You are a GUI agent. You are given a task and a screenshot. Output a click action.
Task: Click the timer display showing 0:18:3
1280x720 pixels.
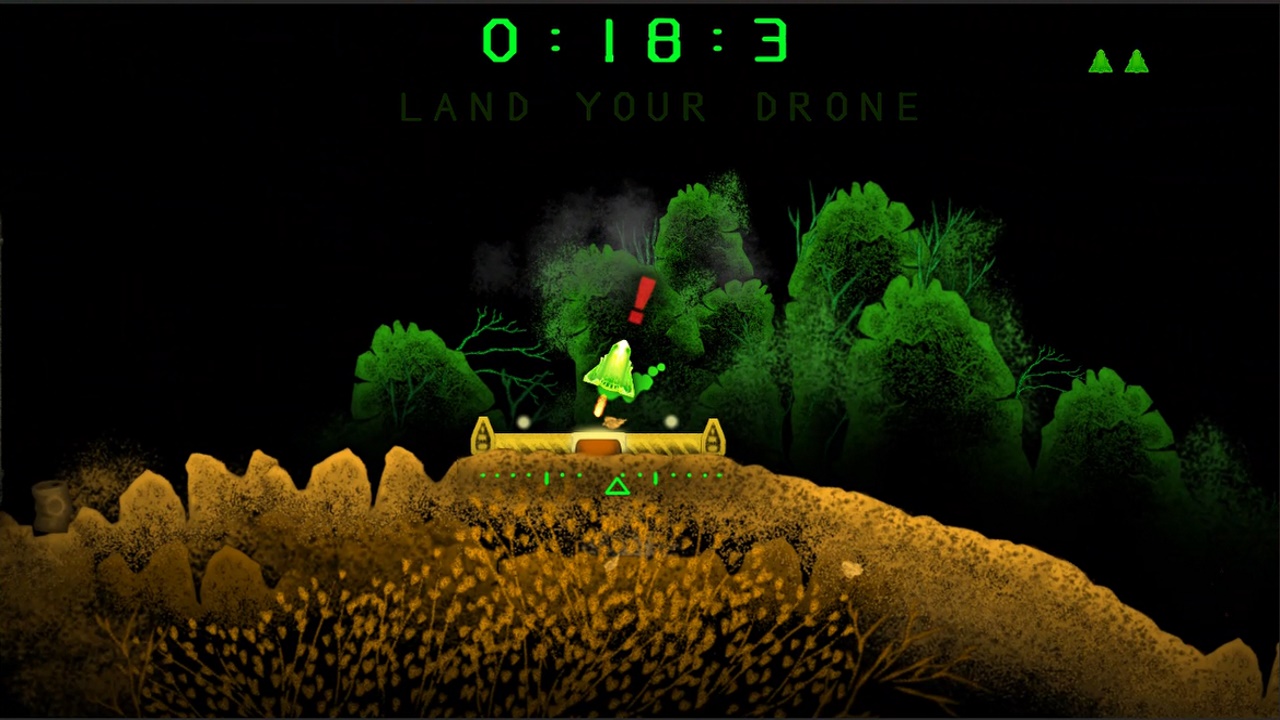[x=638, y=41]
